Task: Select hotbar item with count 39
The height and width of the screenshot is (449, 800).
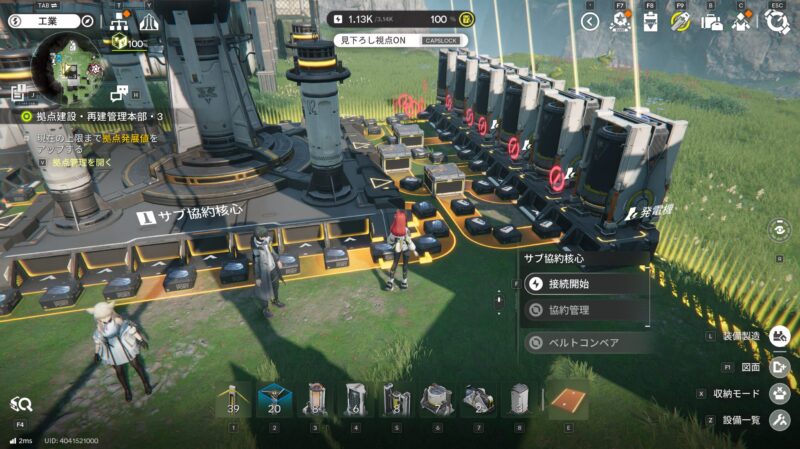Action: click(x=234, y=400)
